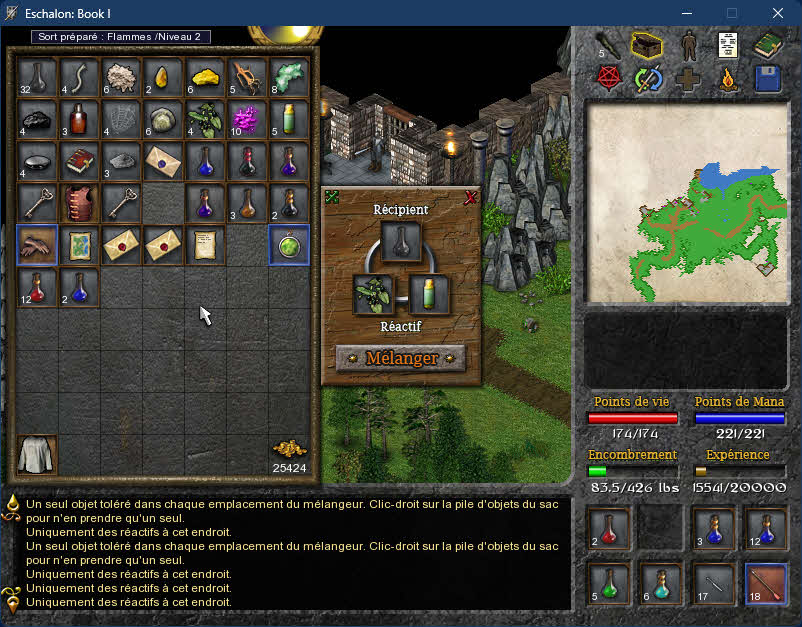Click the torch icon with count 5

click(x=606, y=45)
